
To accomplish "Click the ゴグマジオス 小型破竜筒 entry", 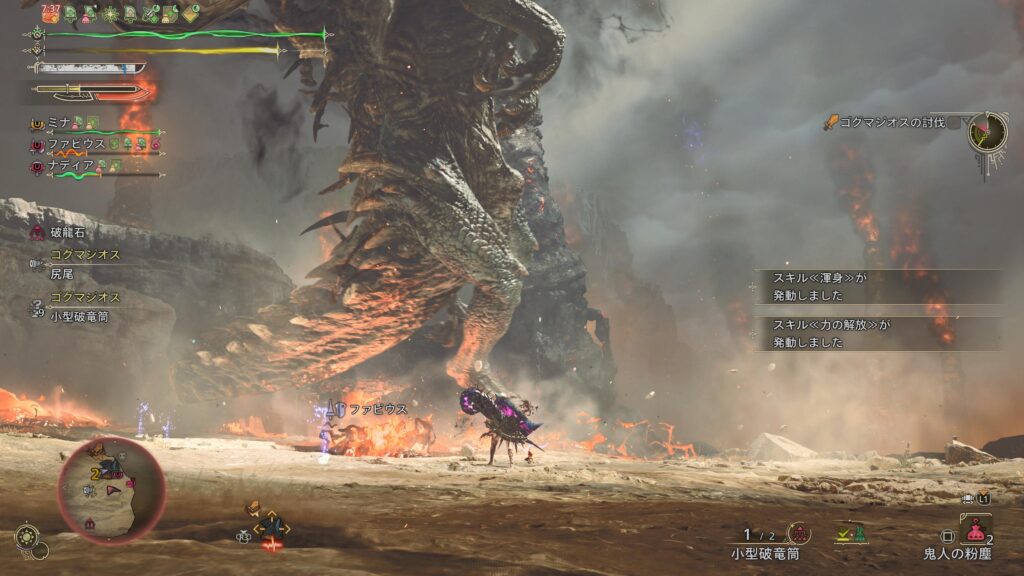I will (x=85, y=306).
